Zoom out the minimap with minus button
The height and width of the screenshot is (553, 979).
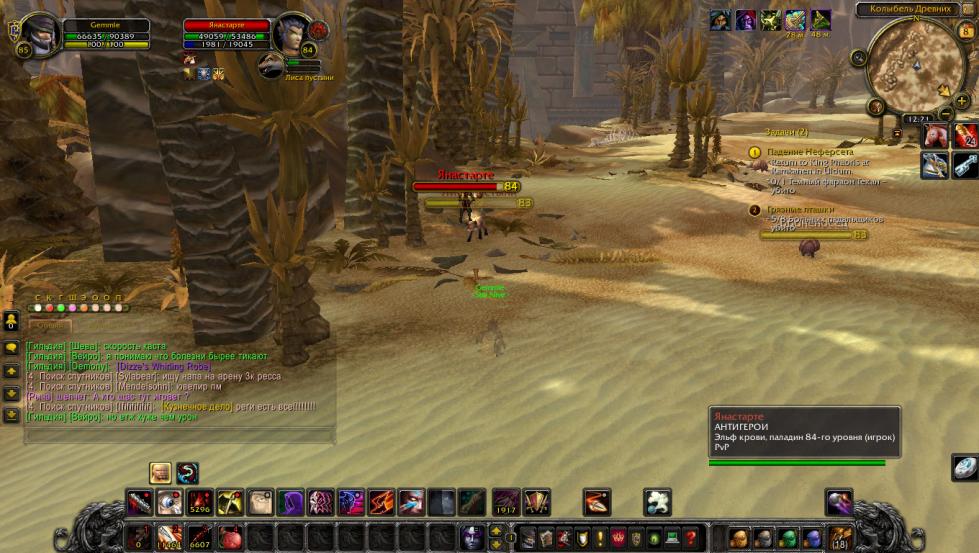[x=946, y=115]
